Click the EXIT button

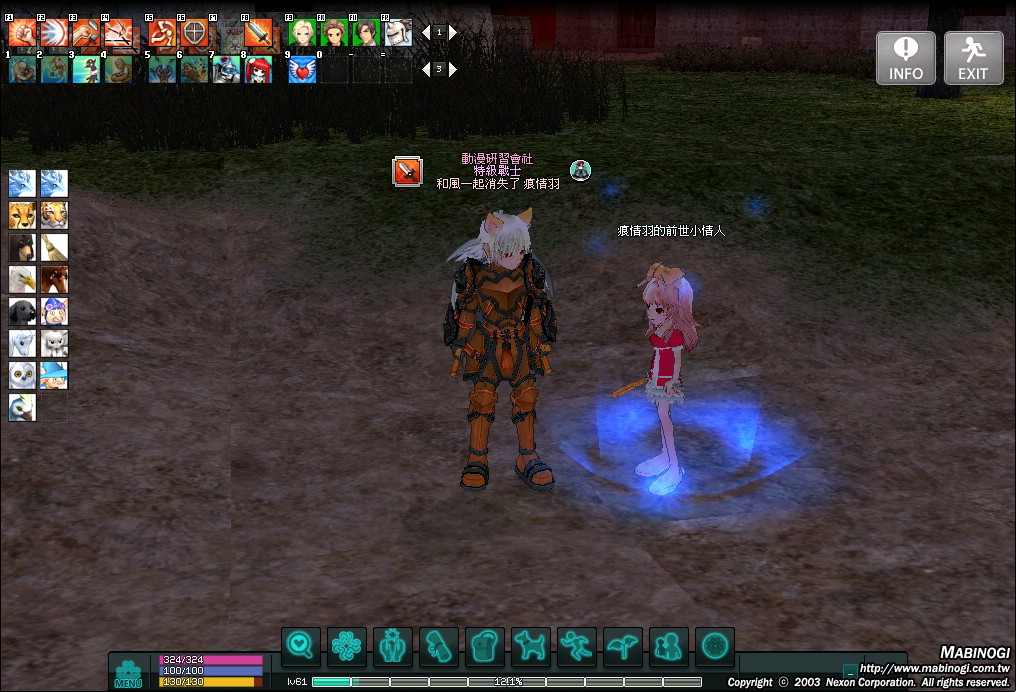pos(972,58)
